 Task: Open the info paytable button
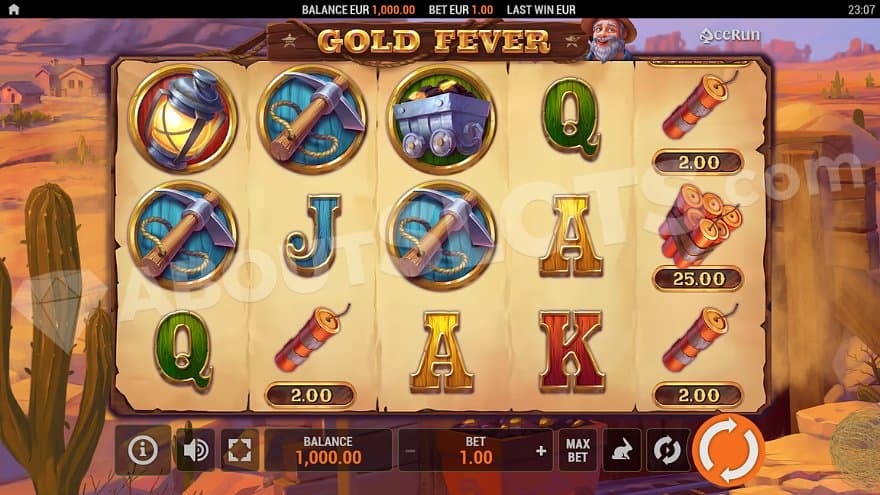(143, 450)
